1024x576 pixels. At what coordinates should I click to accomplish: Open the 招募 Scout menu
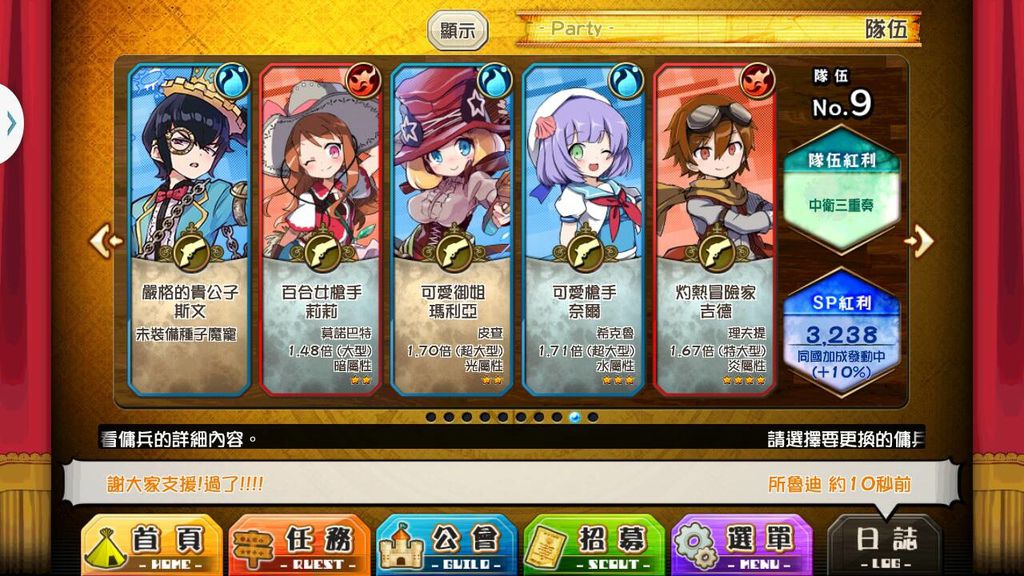click(x=594, y=545)
